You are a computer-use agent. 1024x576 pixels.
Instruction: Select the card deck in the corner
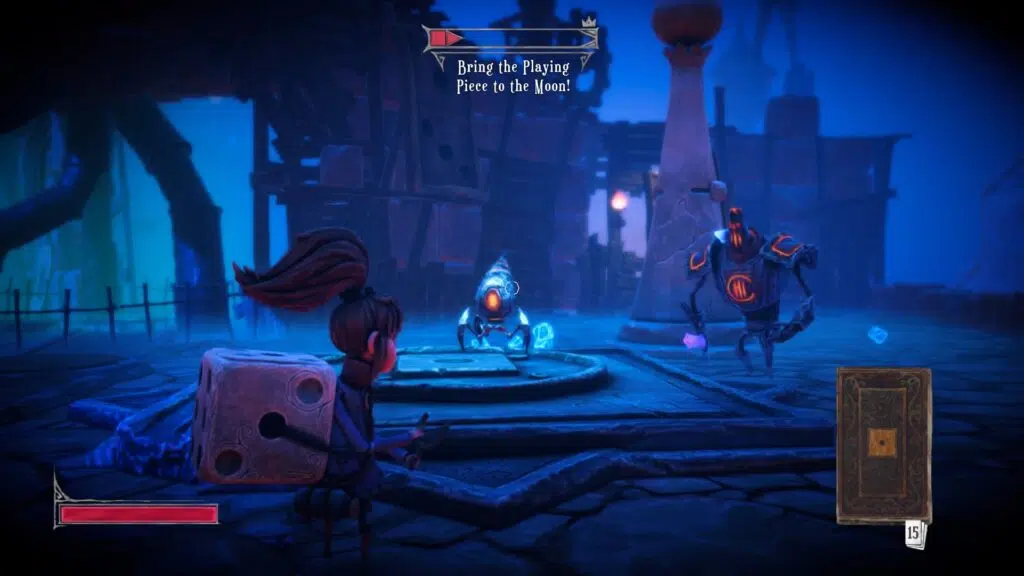point(884,444)
